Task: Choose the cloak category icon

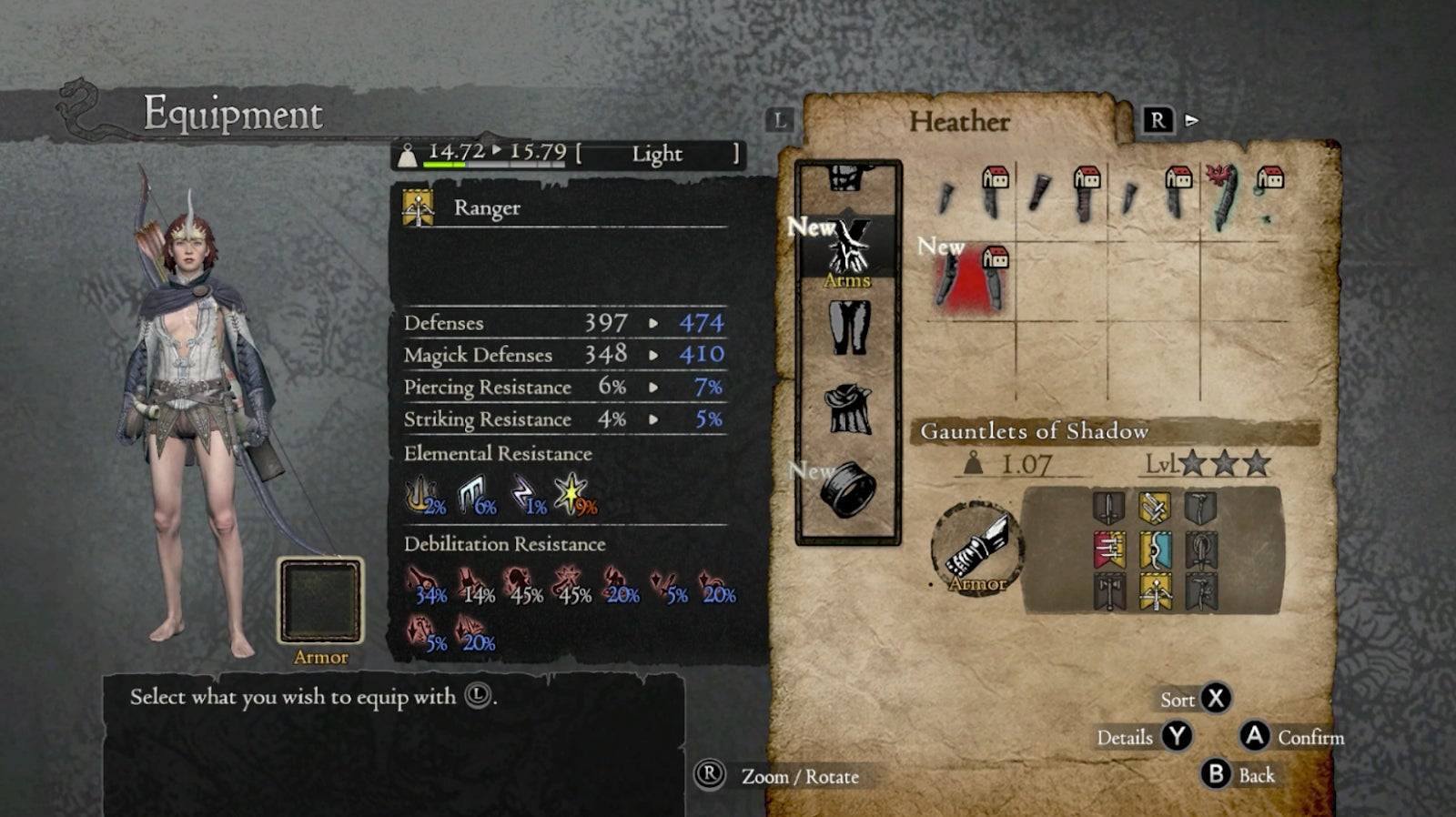Action: [x=848, y=408]
